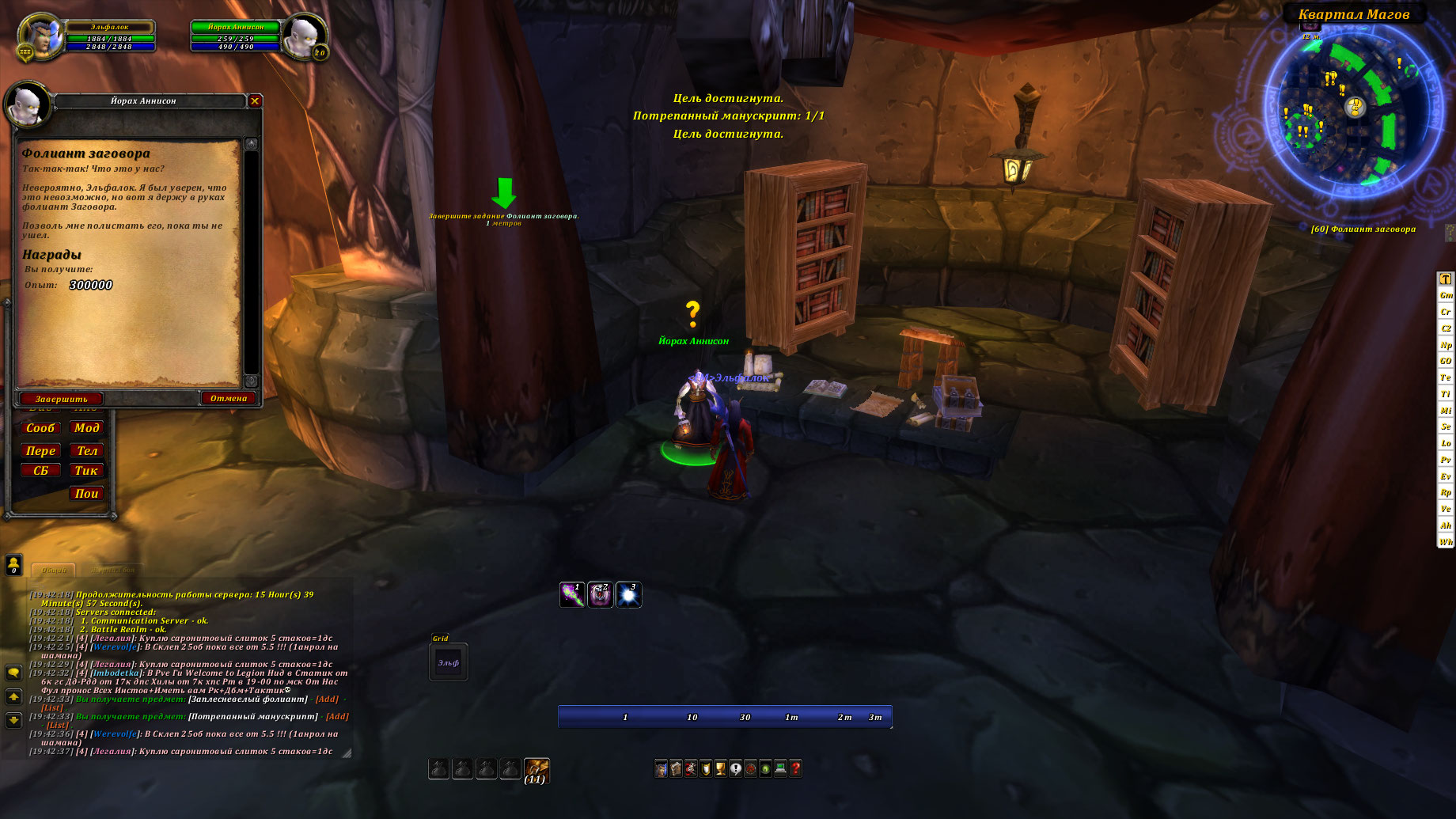Close the Йорах Аннисон quest window
1456x819 pixels.
pyautogui.click(x=255, y=100)
